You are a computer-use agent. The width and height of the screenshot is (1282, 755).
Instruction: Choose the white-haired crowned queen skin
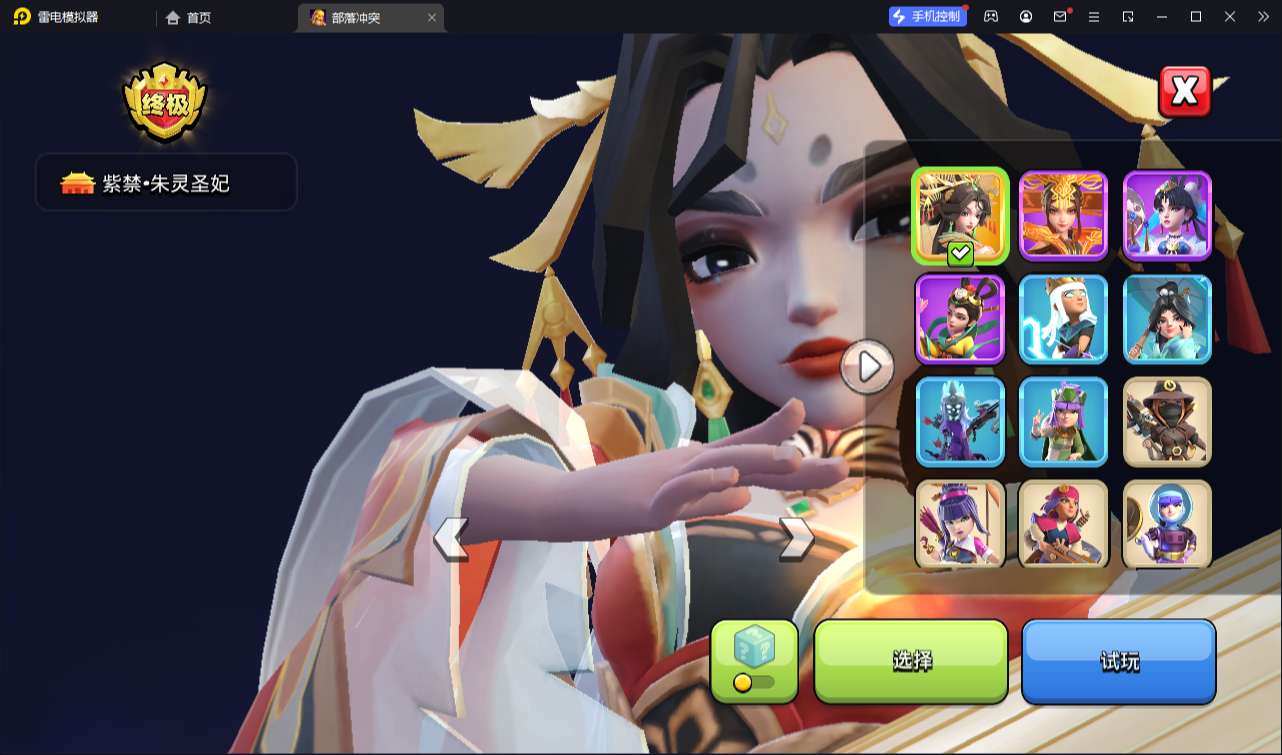1063,319
